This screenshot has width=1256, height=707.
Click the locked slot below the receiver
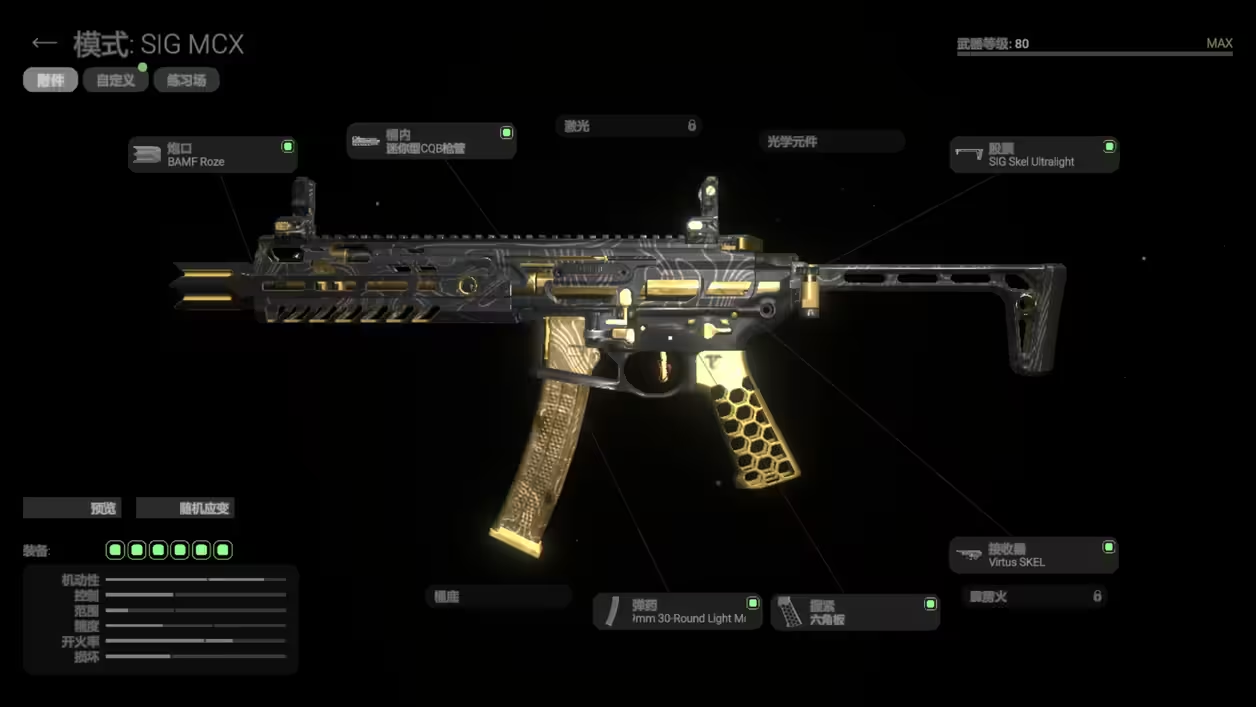[1034, 597]
